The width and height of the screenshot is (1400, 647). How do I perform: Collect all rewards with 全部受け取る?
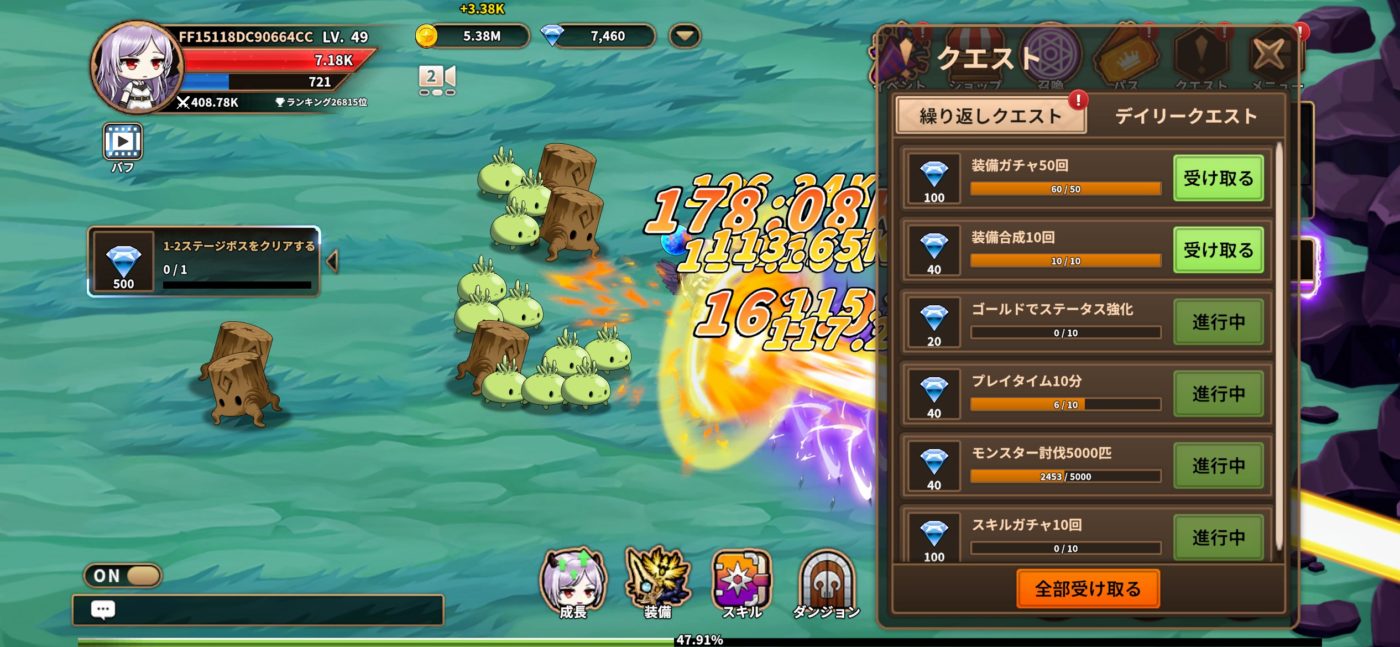tap(1088, 589)
